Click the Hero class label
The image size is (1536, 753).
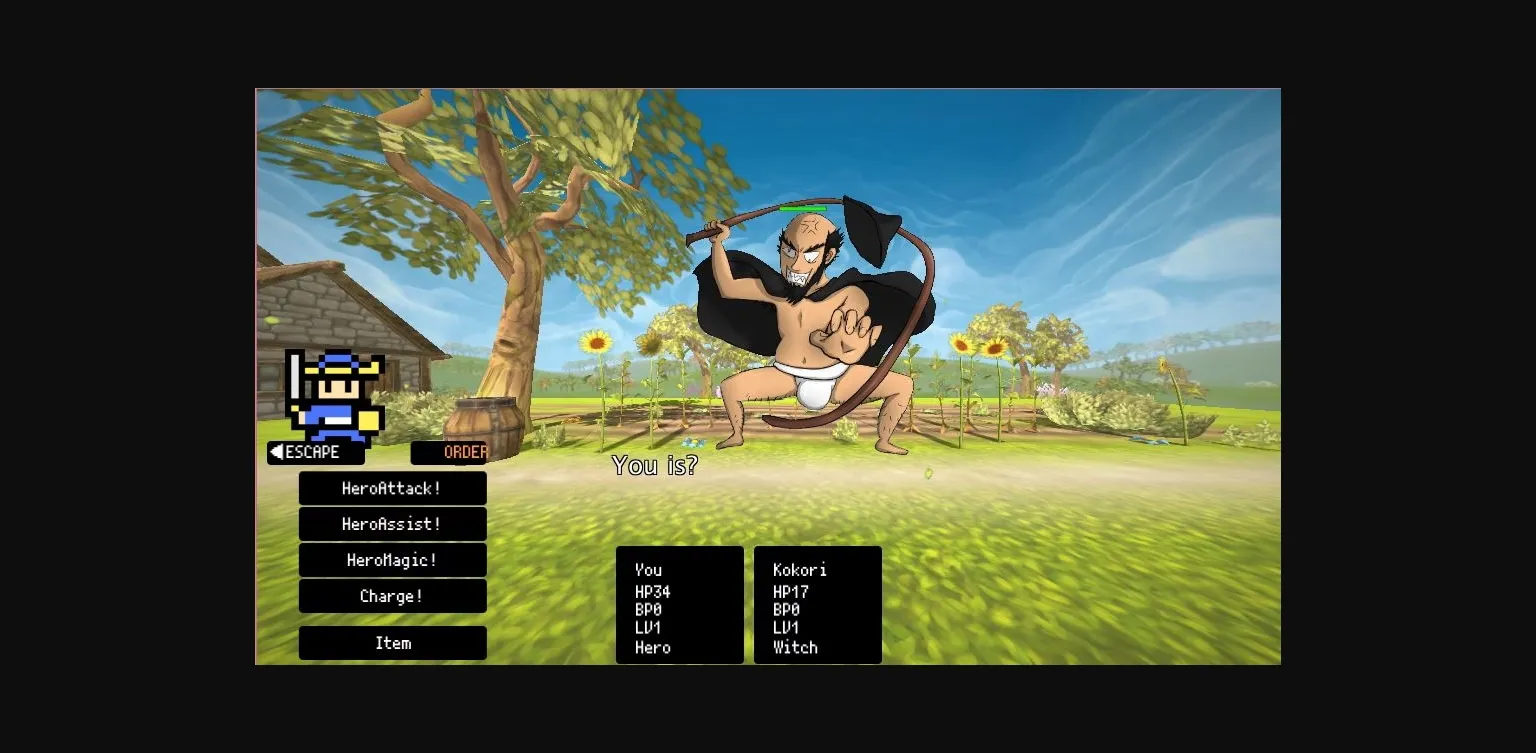coord(651,647)
